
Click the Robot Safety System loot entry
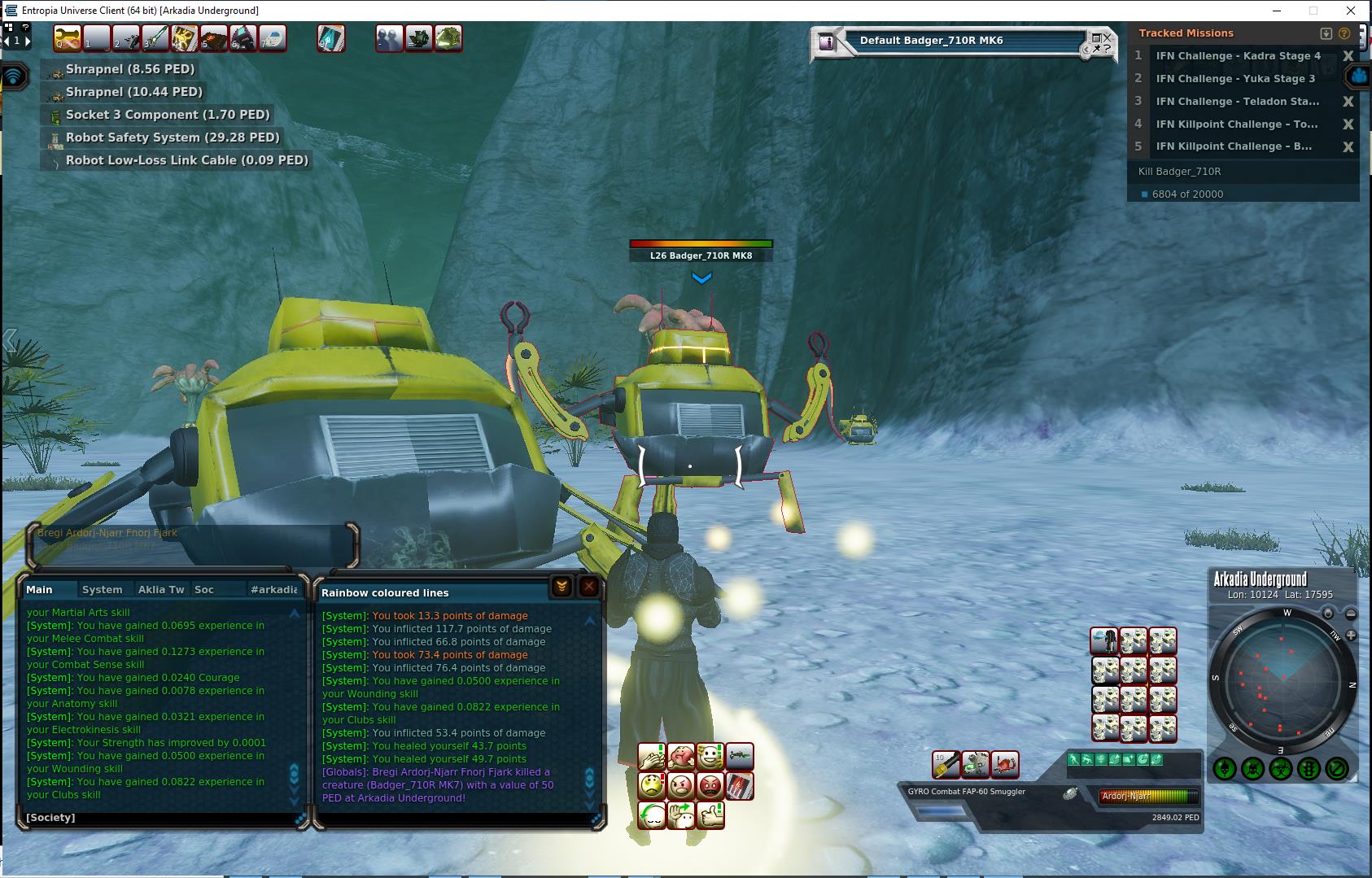pos(172,138)
